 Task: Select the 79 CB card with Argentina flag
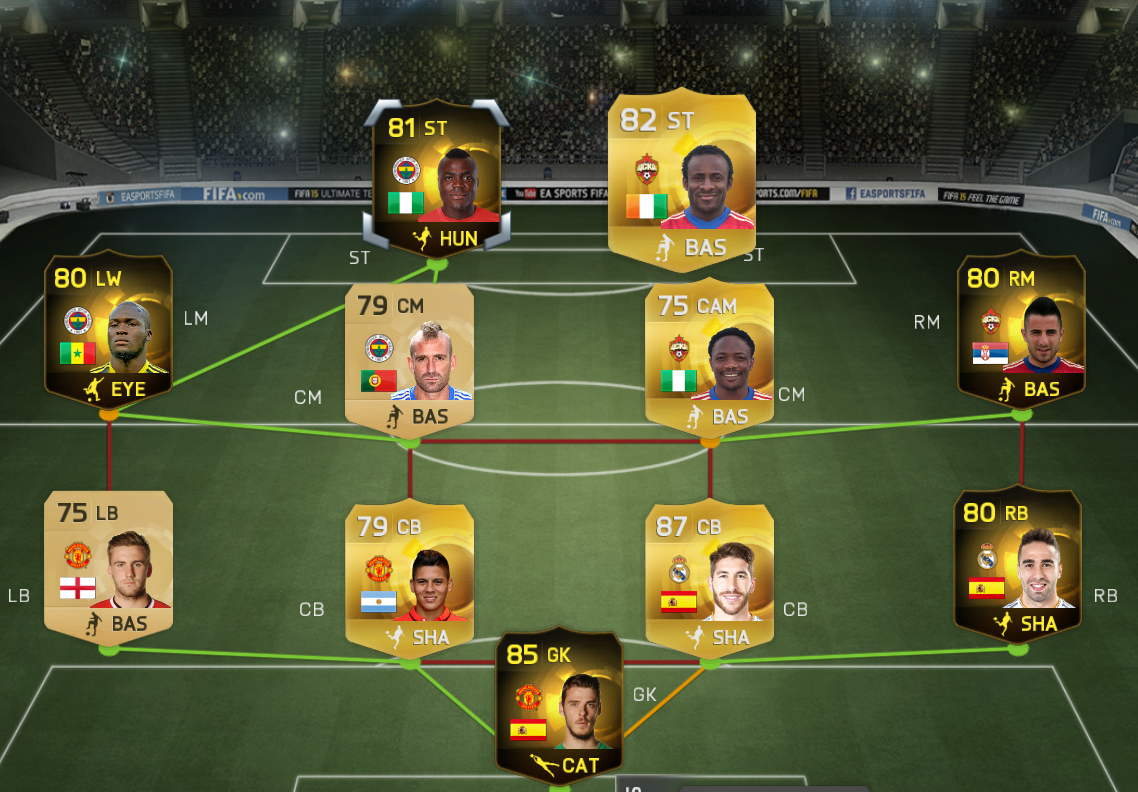(x=409, y=577)
